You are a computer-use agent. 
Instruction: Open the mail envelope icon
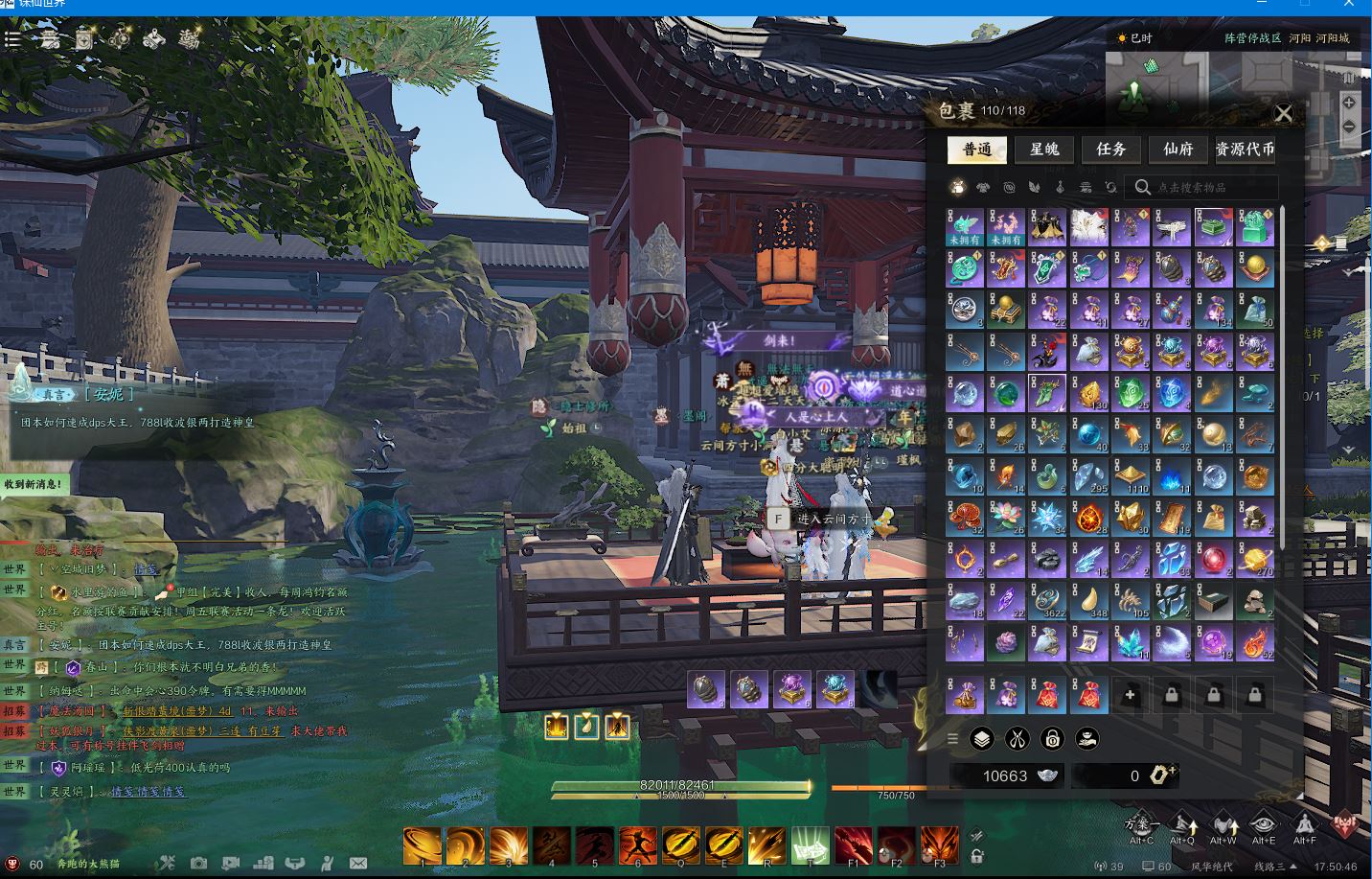tap(357, 863)
